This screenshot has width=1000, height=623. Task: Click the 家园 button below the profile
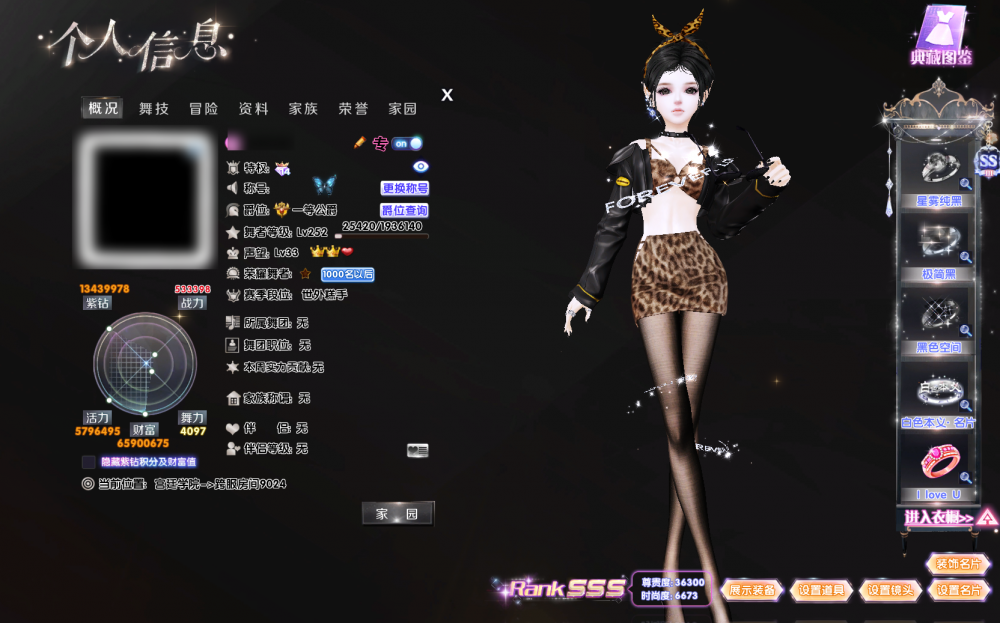click(x=397, y=514)
